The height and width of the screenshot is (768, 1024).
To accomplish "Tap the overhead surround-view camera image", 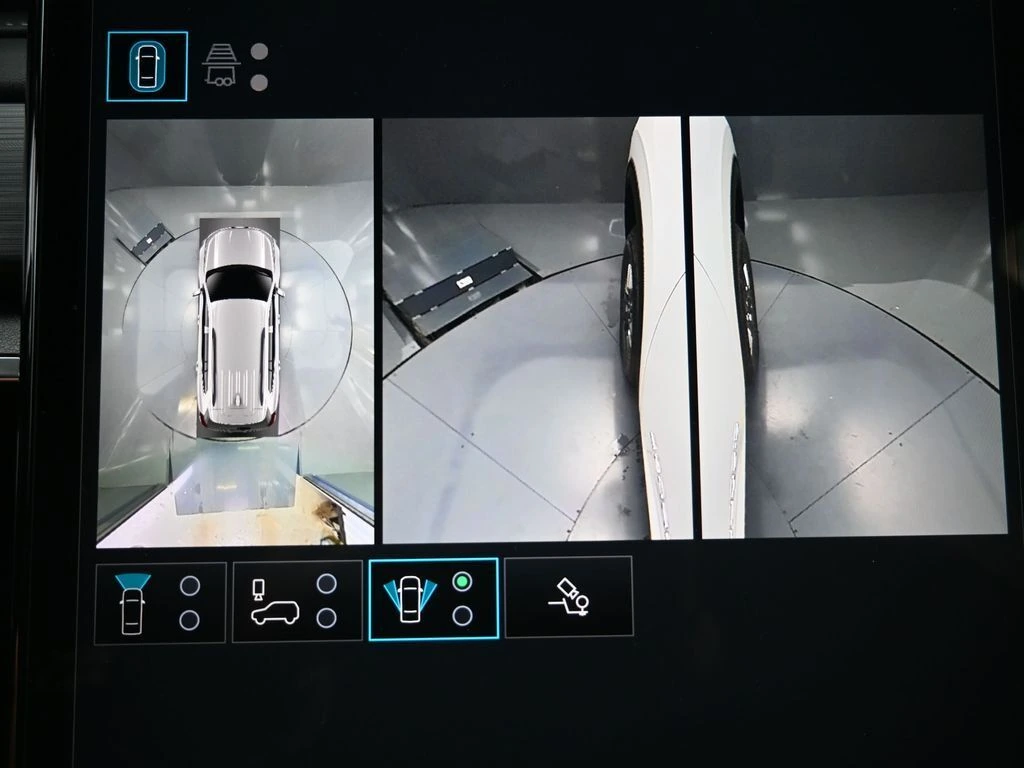I will [x=236, y=332].
